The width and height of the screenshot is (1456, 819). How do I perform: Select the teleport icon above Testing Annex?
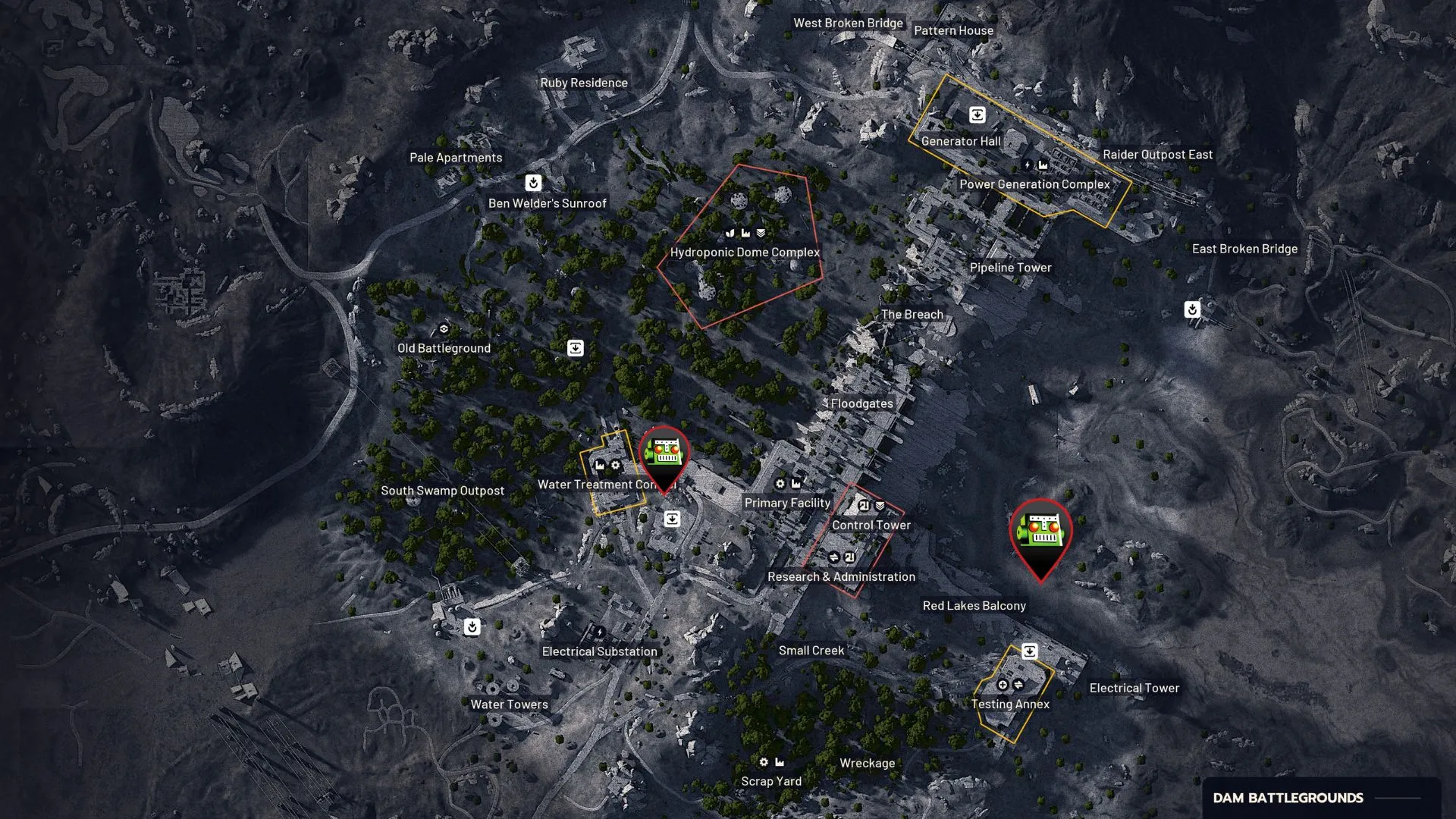pos(1028,650)
